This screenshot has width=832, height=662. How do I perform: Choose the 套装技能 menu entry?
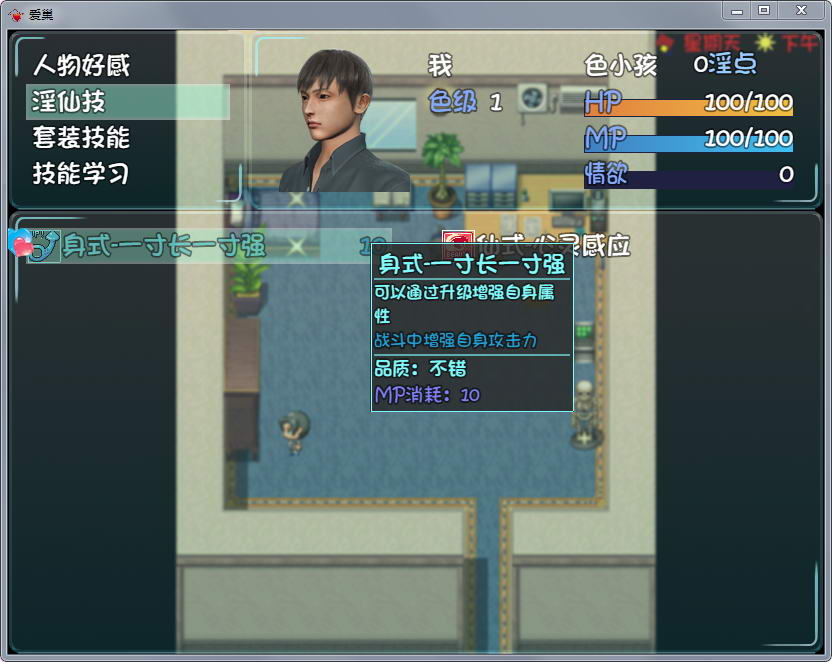[x=82, y=138]
